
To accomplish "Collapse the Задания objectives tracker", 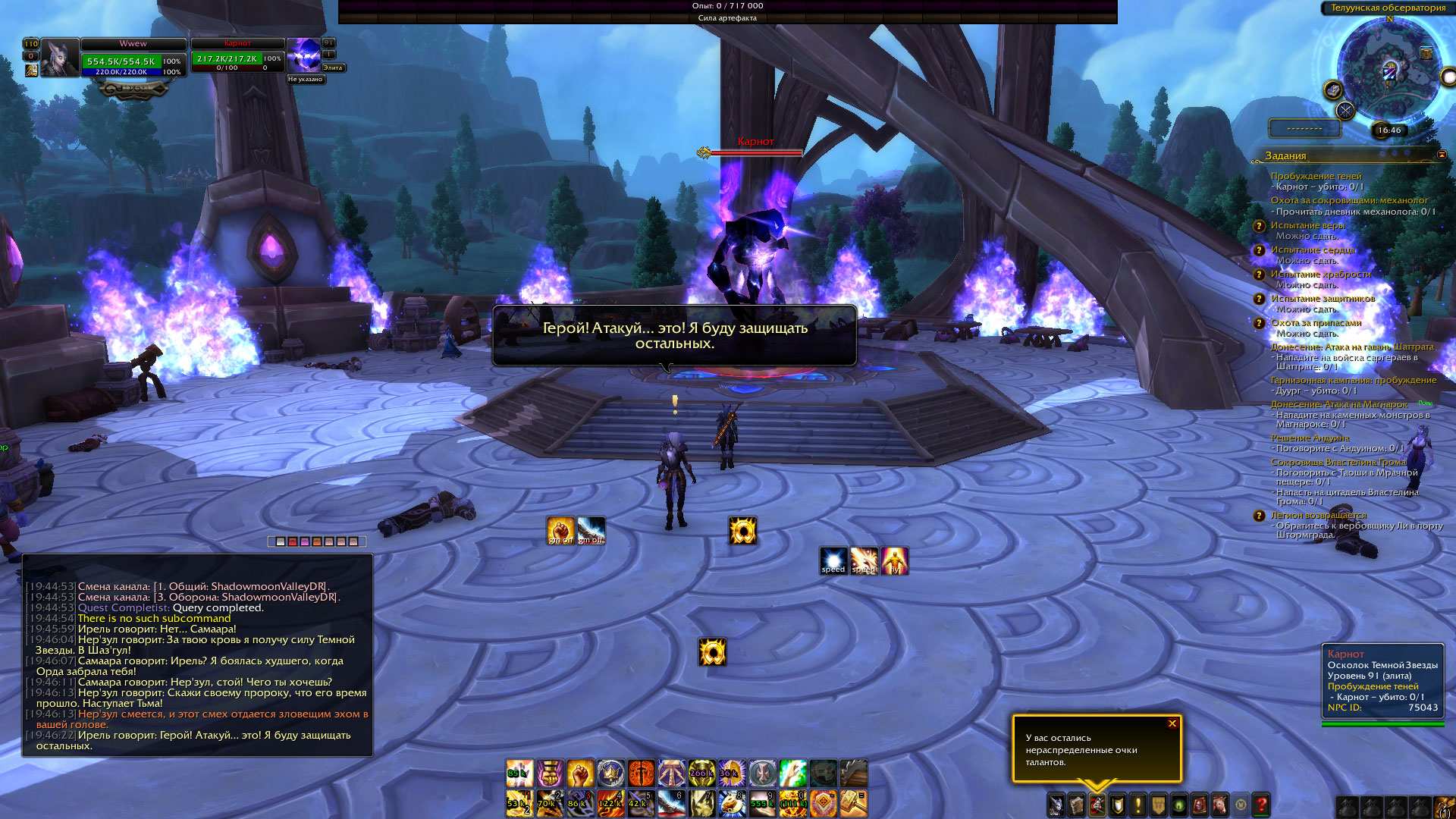I will tap(1442, 155).
